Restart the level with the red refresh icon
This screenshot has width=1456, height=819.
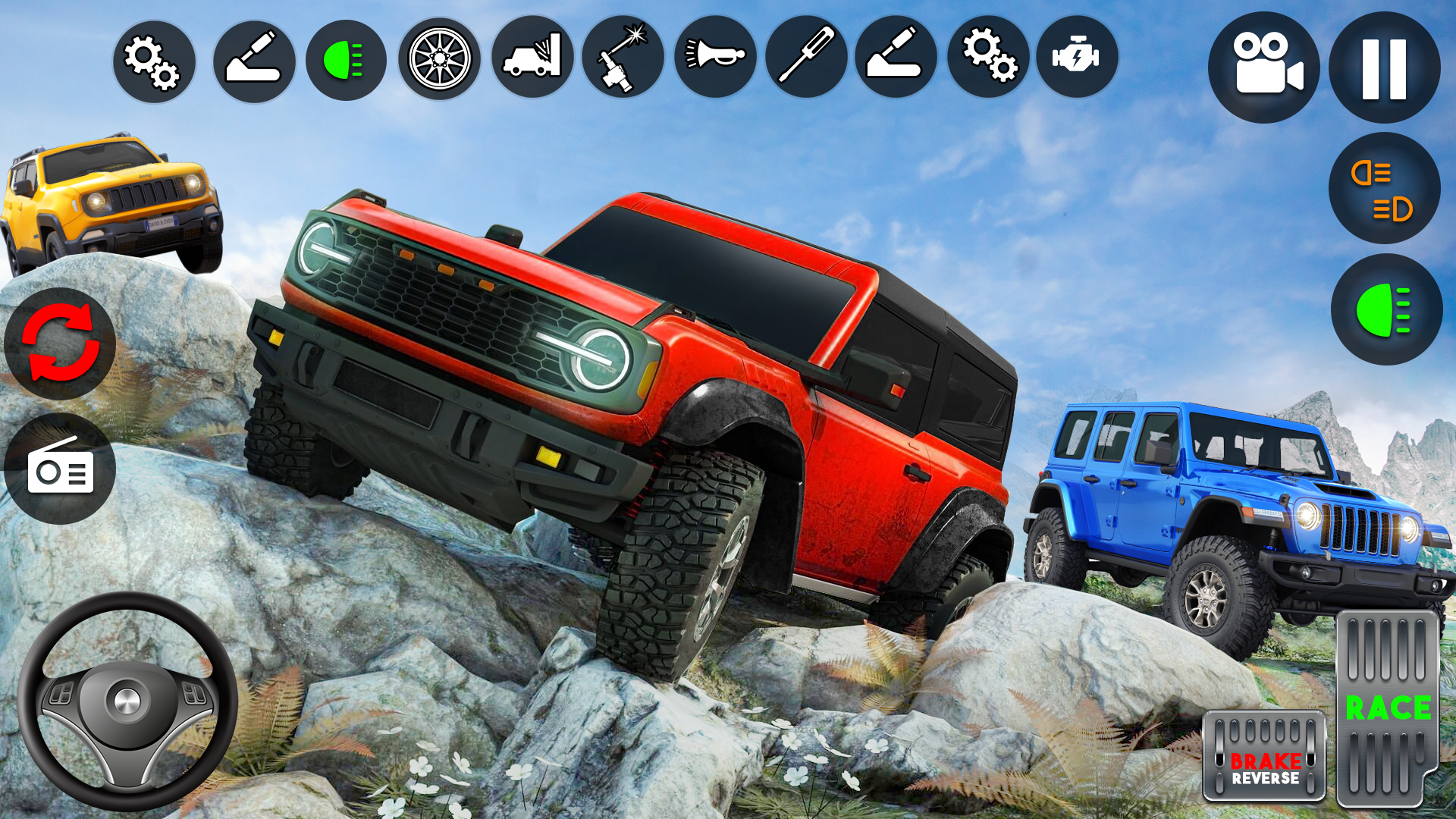61,345
